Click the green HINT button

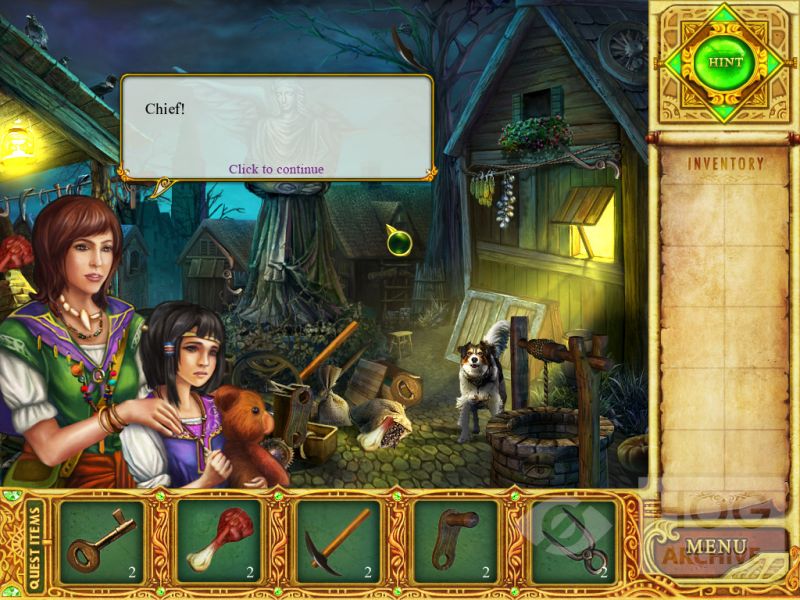(725, 62)
